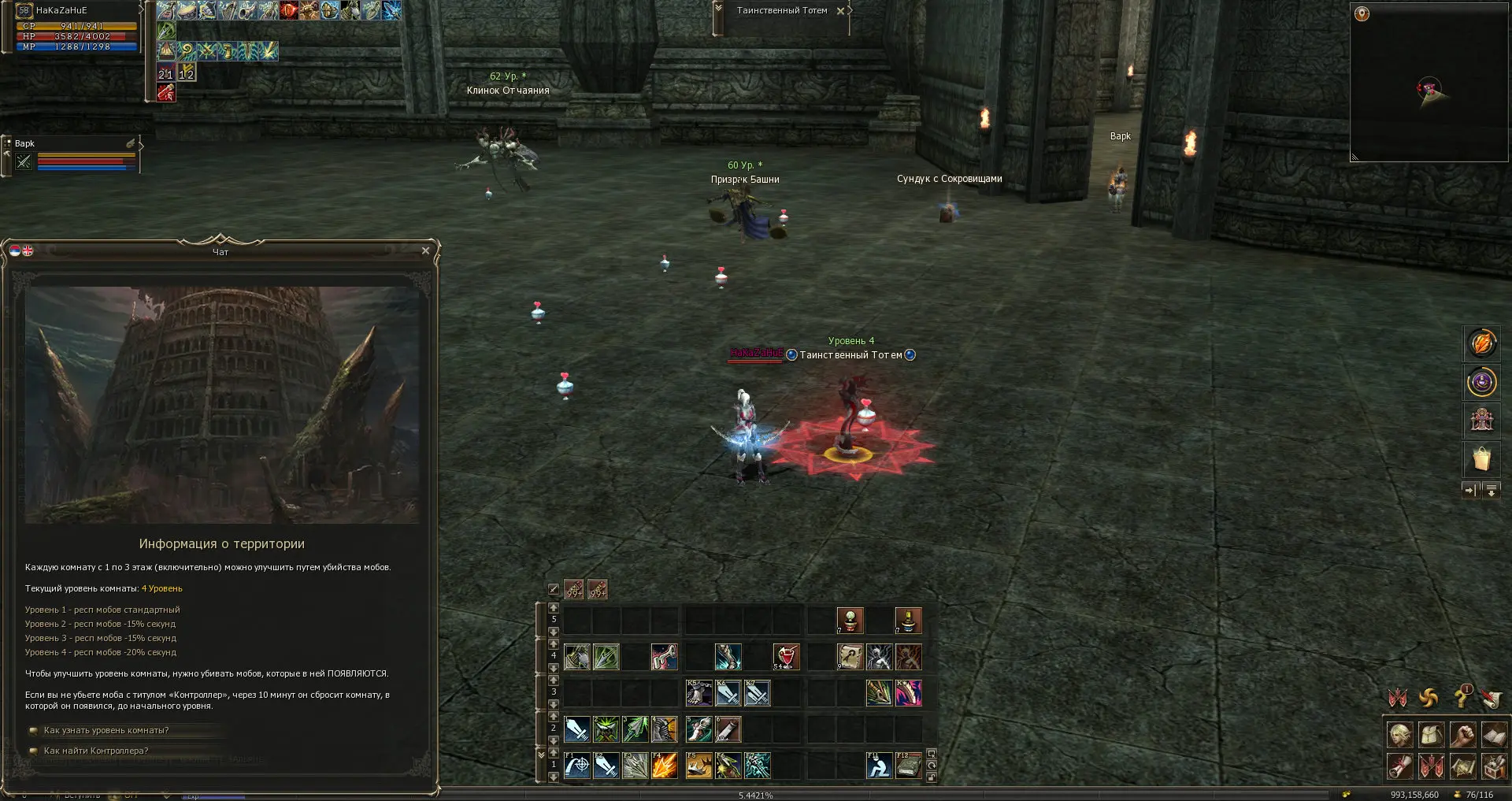Open 'Как узнать уровень комнаты?' link
The width and height of the screenshot is (1512, 801).
106,730
